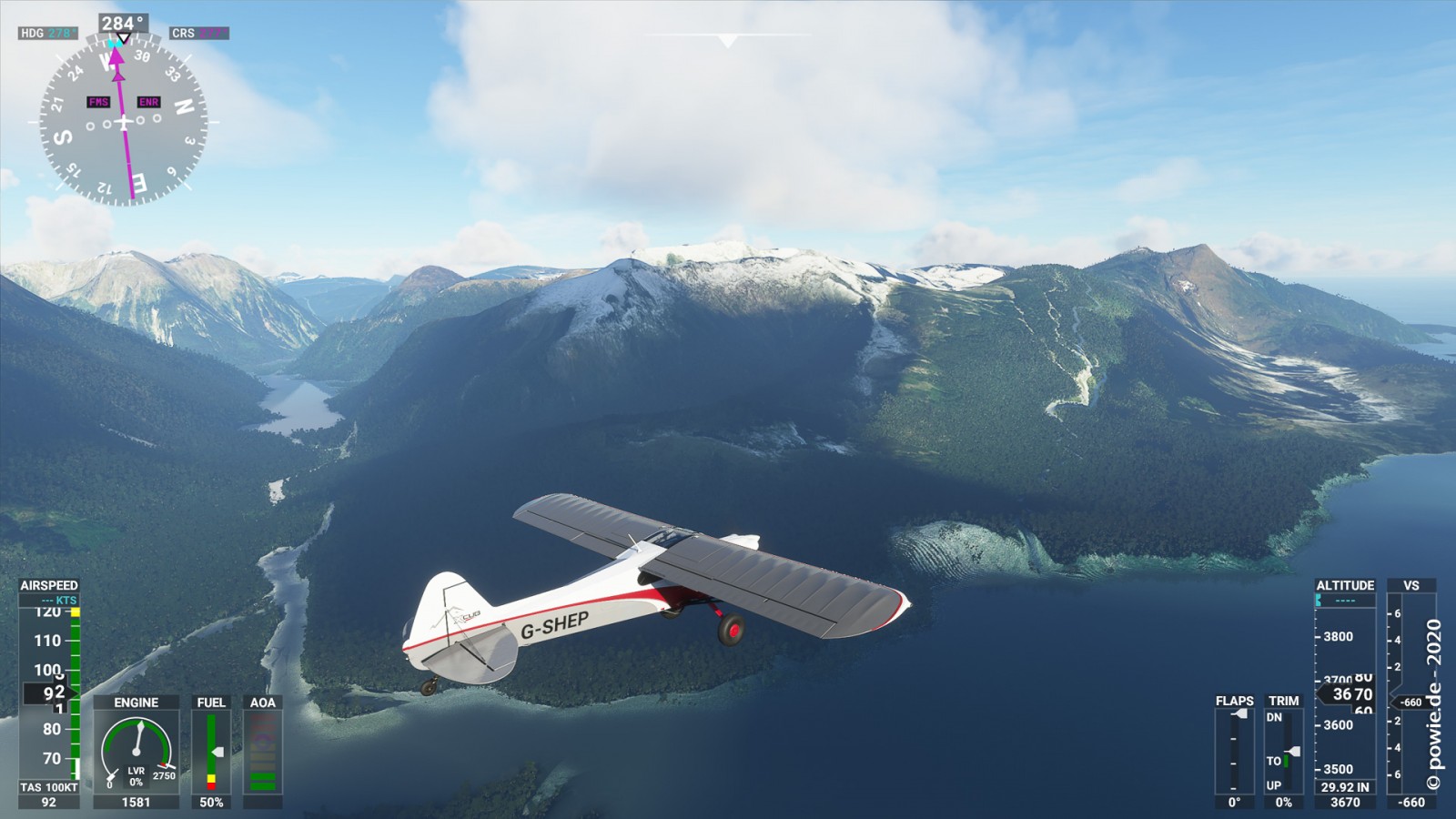Click the trim position indicator
The width and height of the screenshot is (1456, 819).
(x=1283, y=751)
